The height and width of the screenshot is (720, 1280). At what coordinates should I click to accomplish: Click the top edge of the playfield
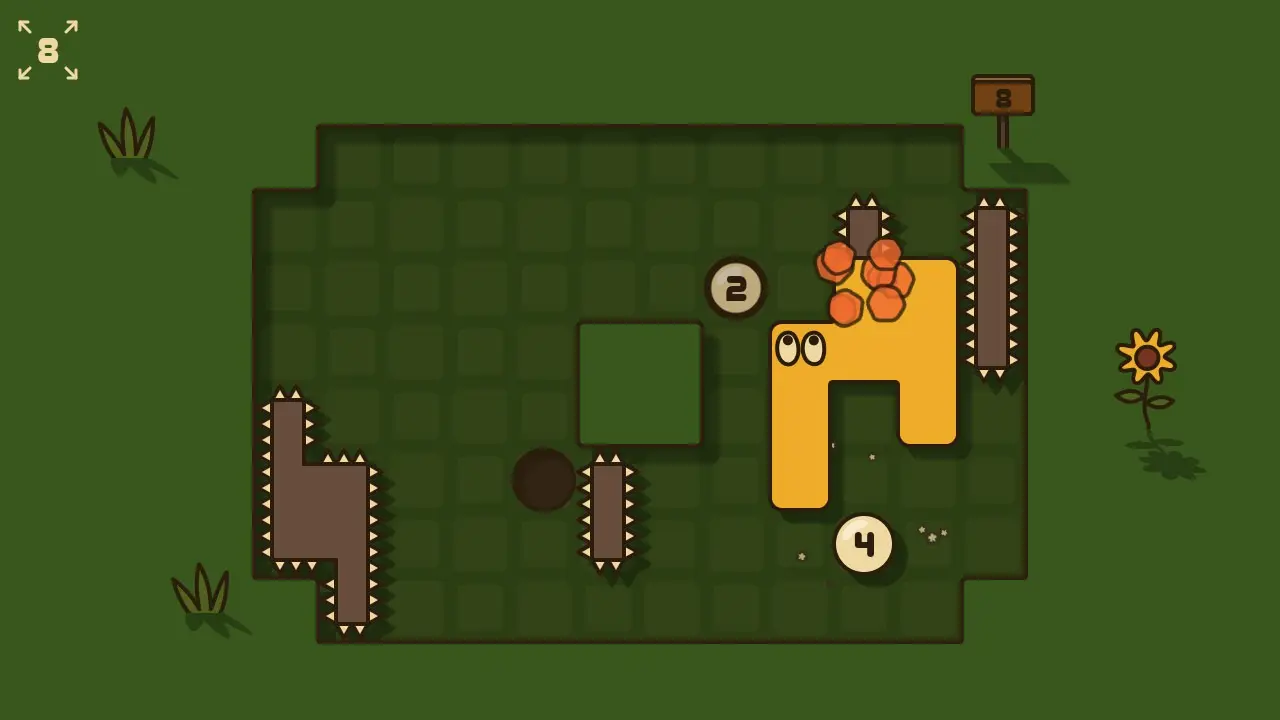coord(640,126)
